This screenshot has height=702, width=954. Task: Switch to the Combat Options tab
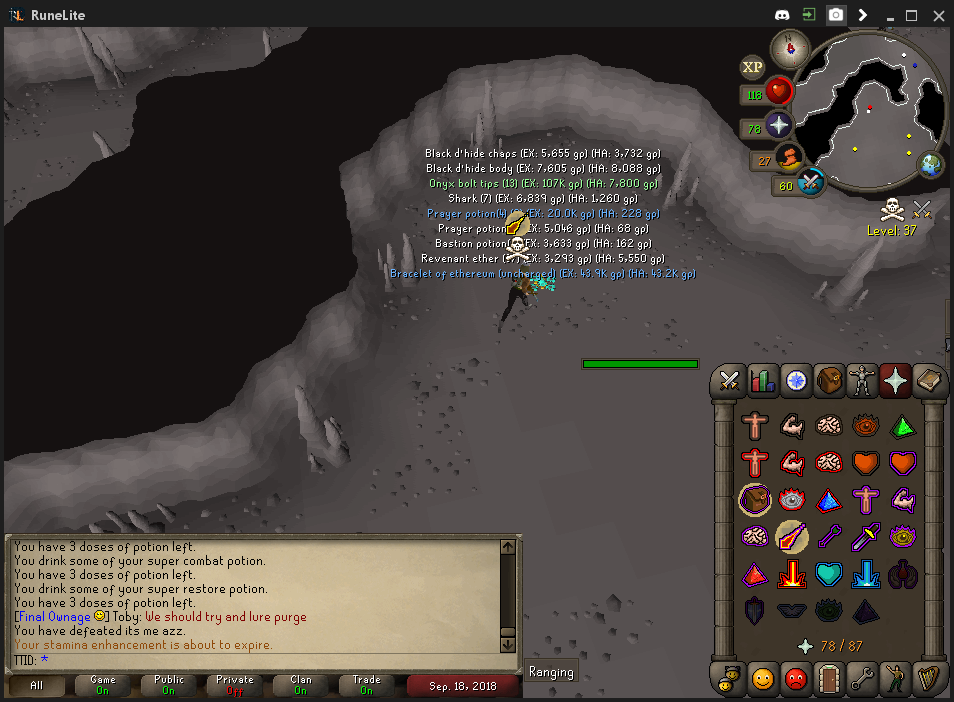pyautogui.click(x=730, y=380)
